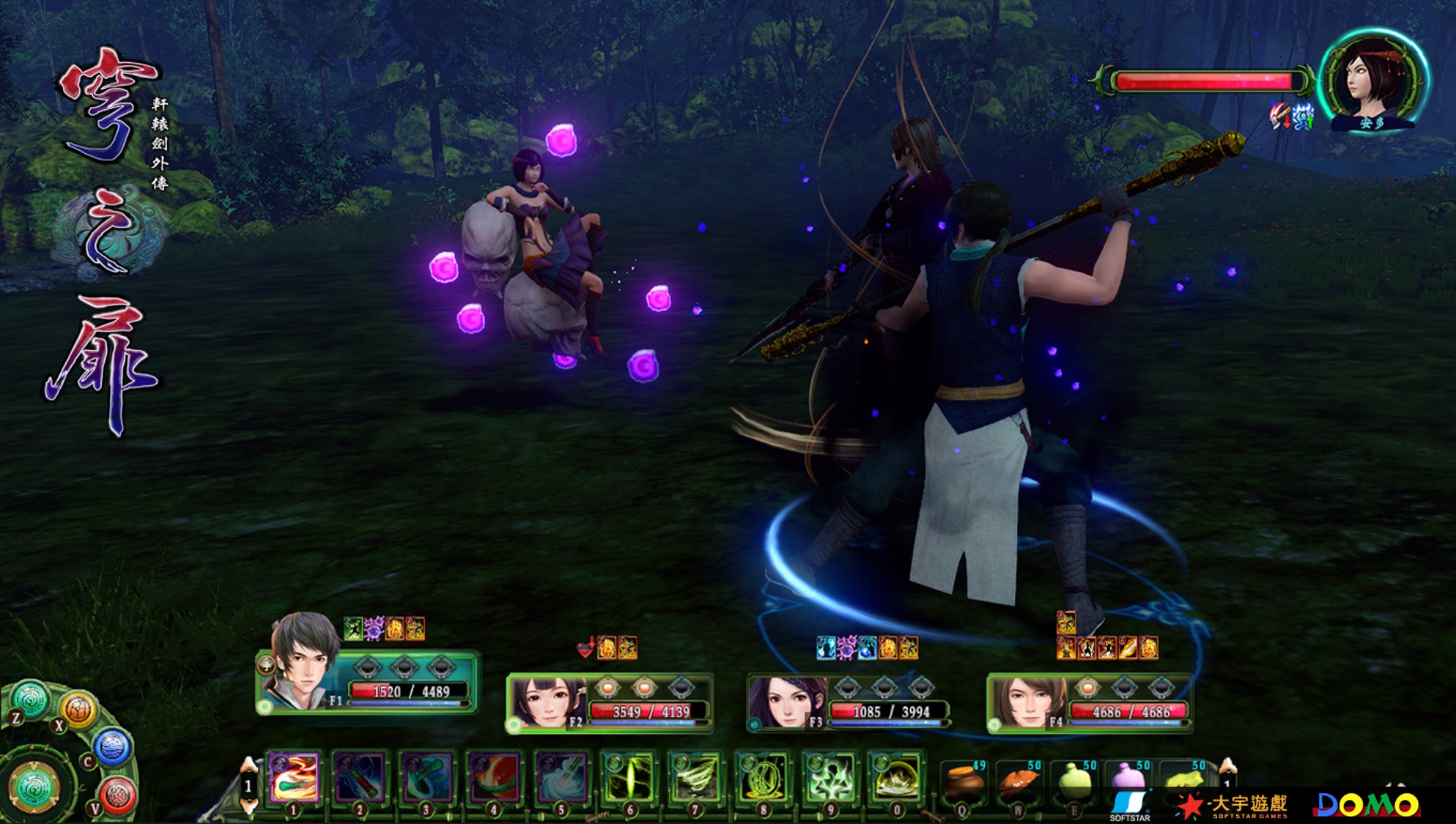
Task: Switch to the yellow earth element orb
Action: (x=79, y=708)
